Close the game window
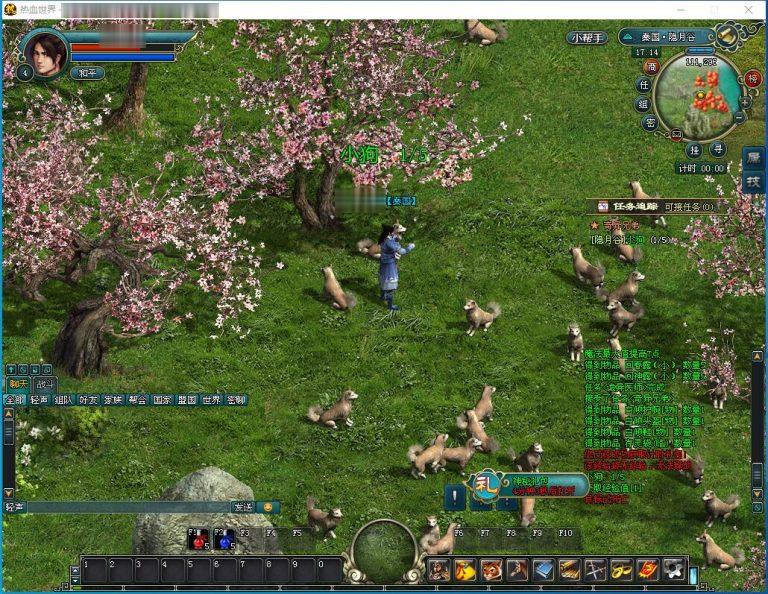Viewport: 768px width, 594px height. (748, 9)
